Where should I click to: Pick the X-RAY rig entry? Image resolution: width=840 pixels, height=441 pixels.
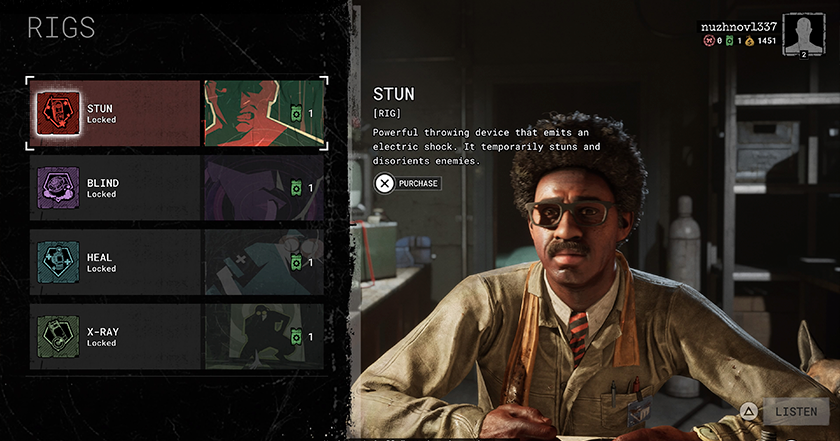point(175,337)
